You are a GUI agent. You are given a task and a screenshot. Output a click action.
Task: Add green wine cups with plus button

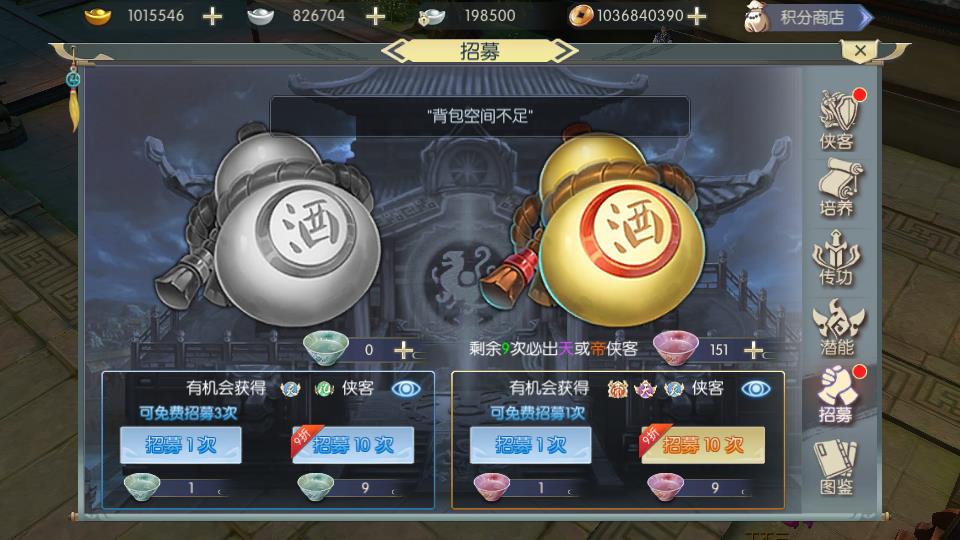click(x=403, y=350)
